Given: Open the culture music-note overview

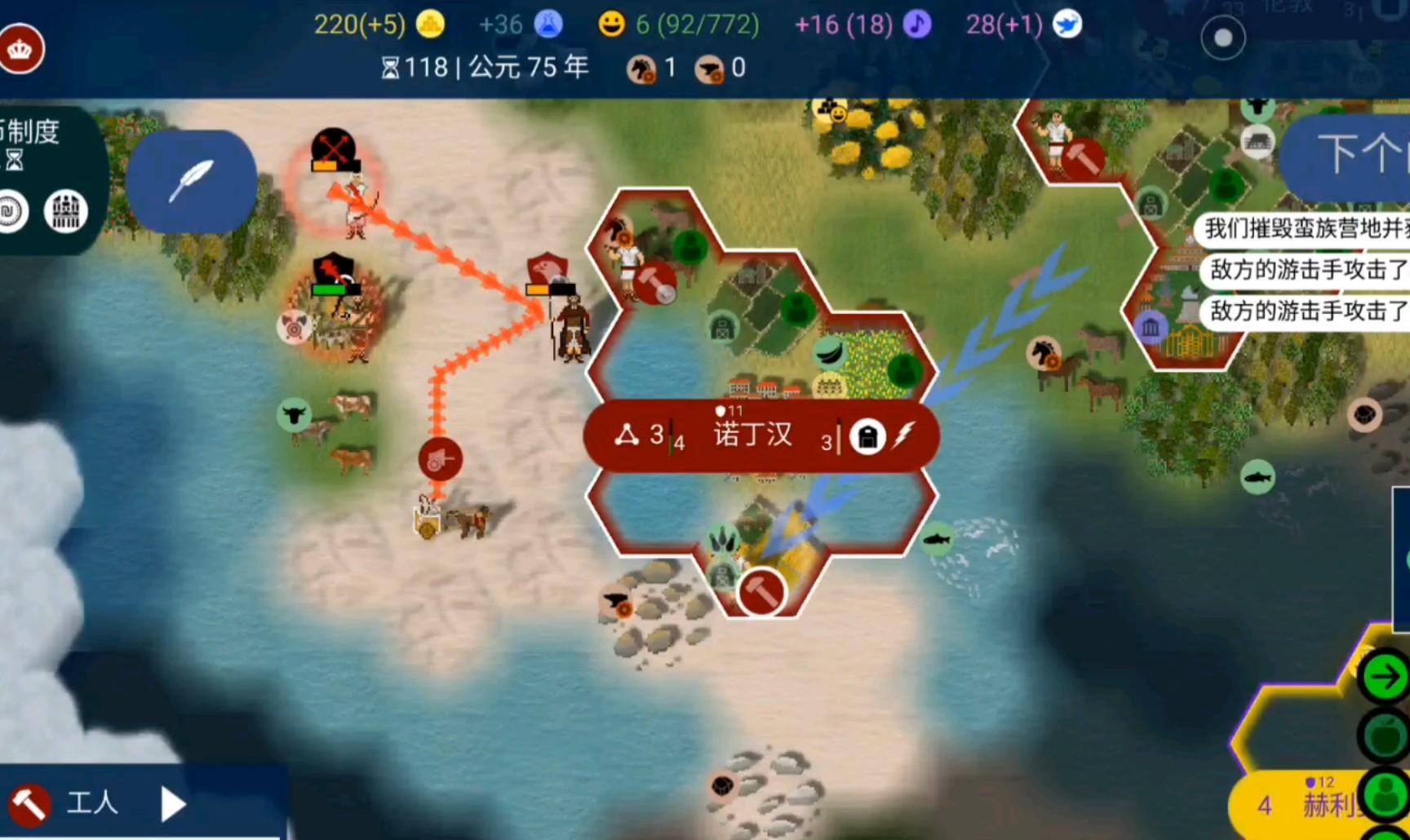Looking at the screenshot, I should click(x=862, y=24).
